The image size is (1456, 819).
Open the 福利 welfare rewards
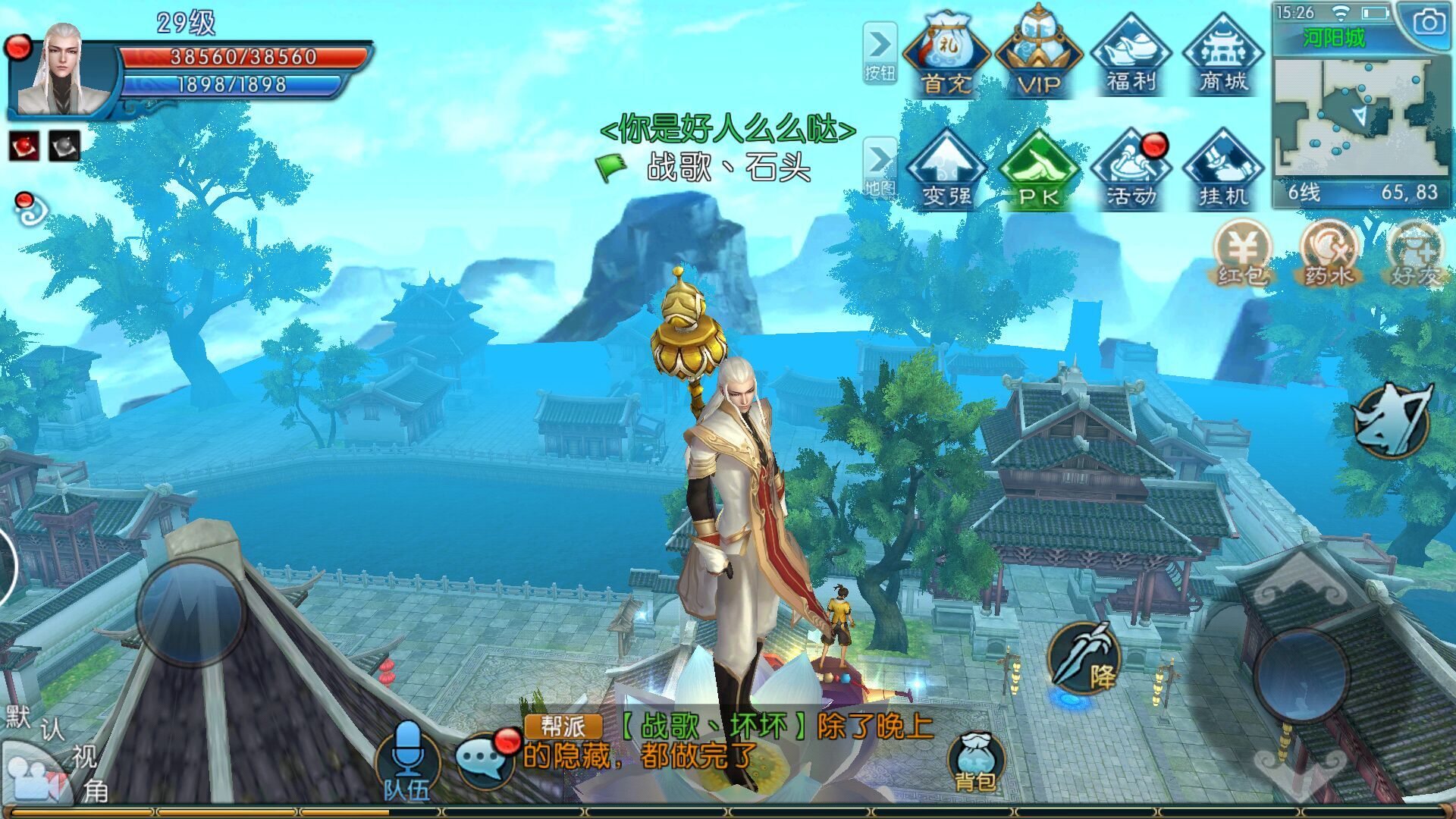1131,55
